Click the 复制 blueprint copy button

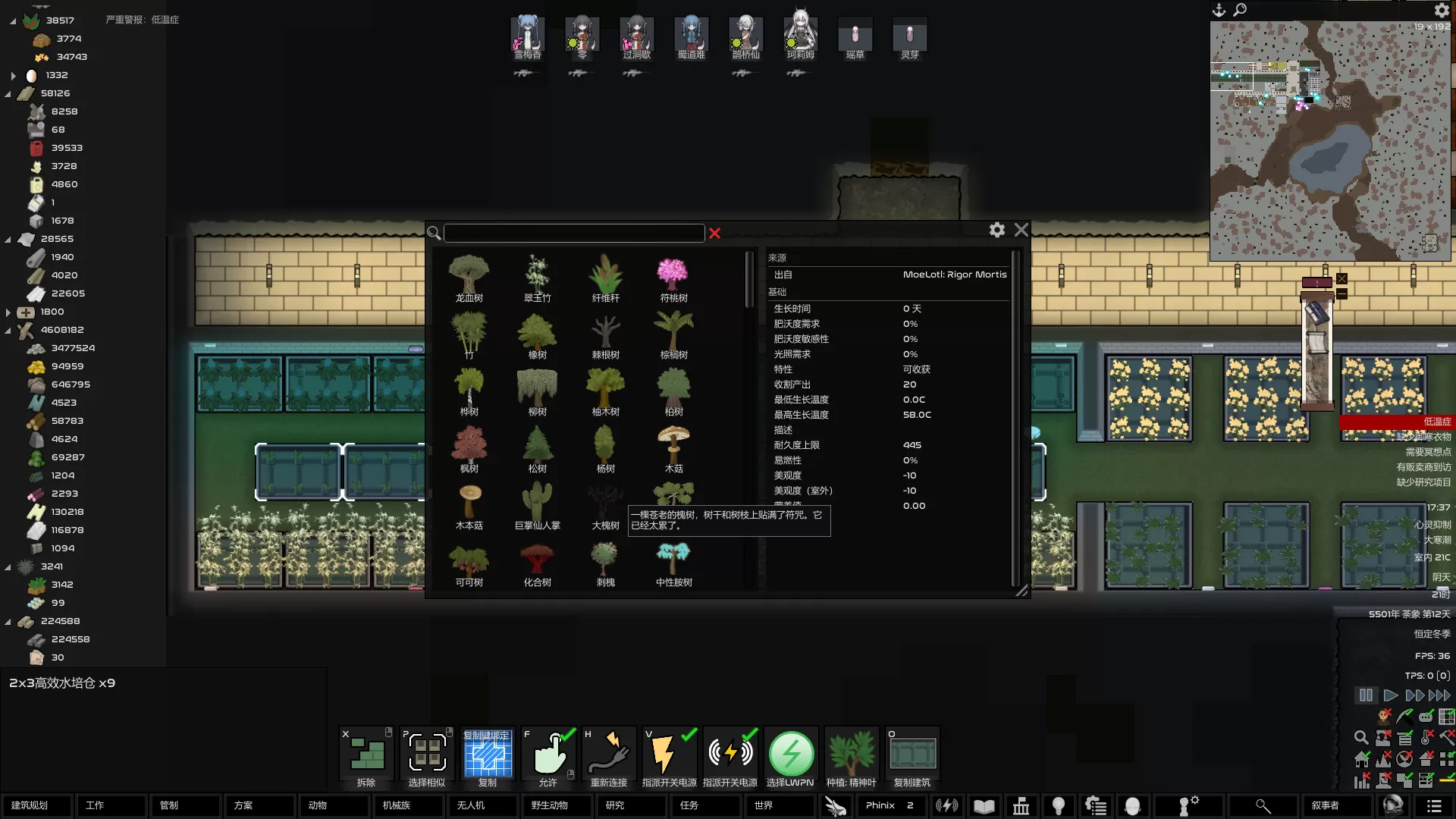488,757
